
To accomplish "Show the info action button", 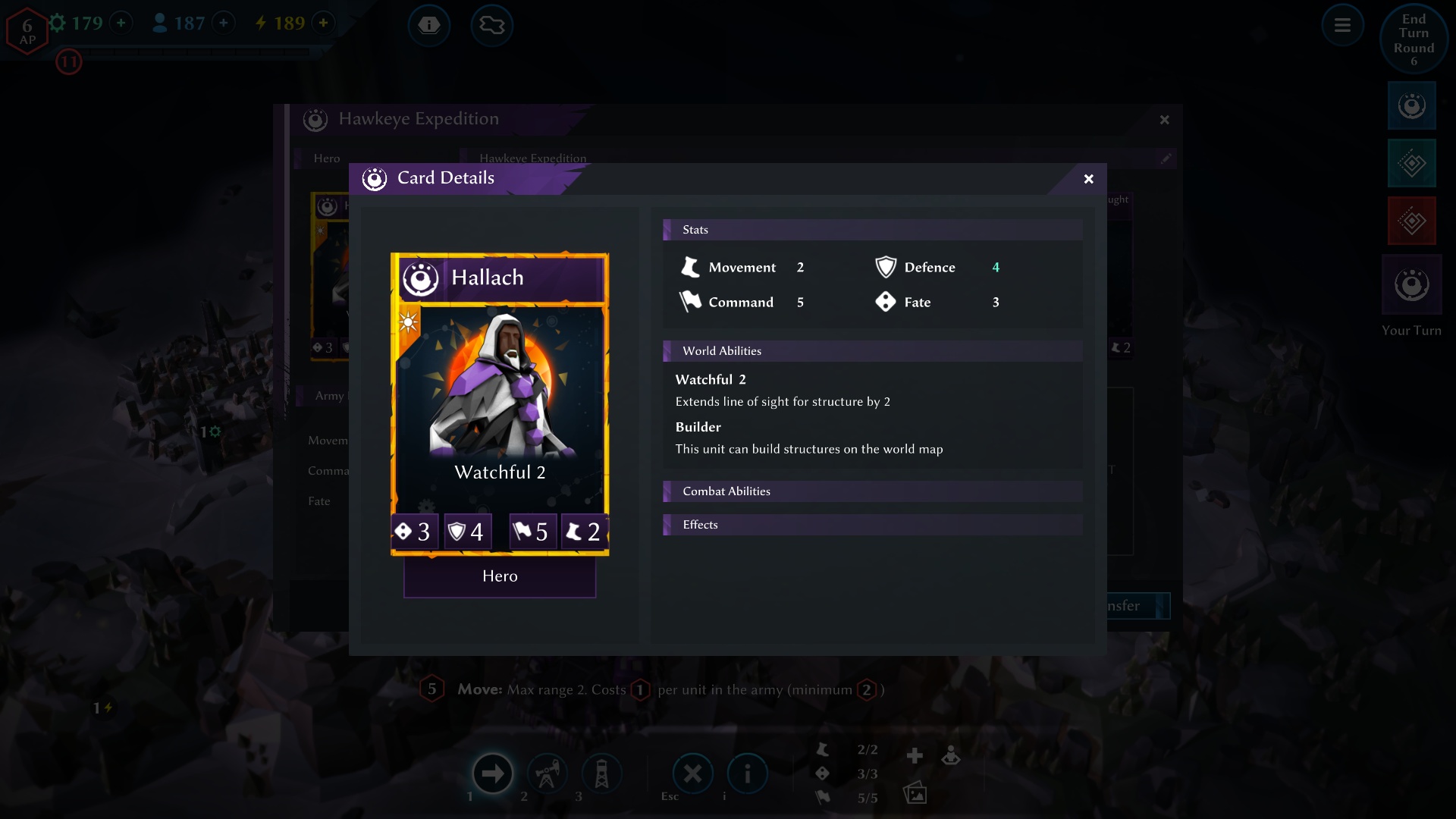I will pos(747,773).
